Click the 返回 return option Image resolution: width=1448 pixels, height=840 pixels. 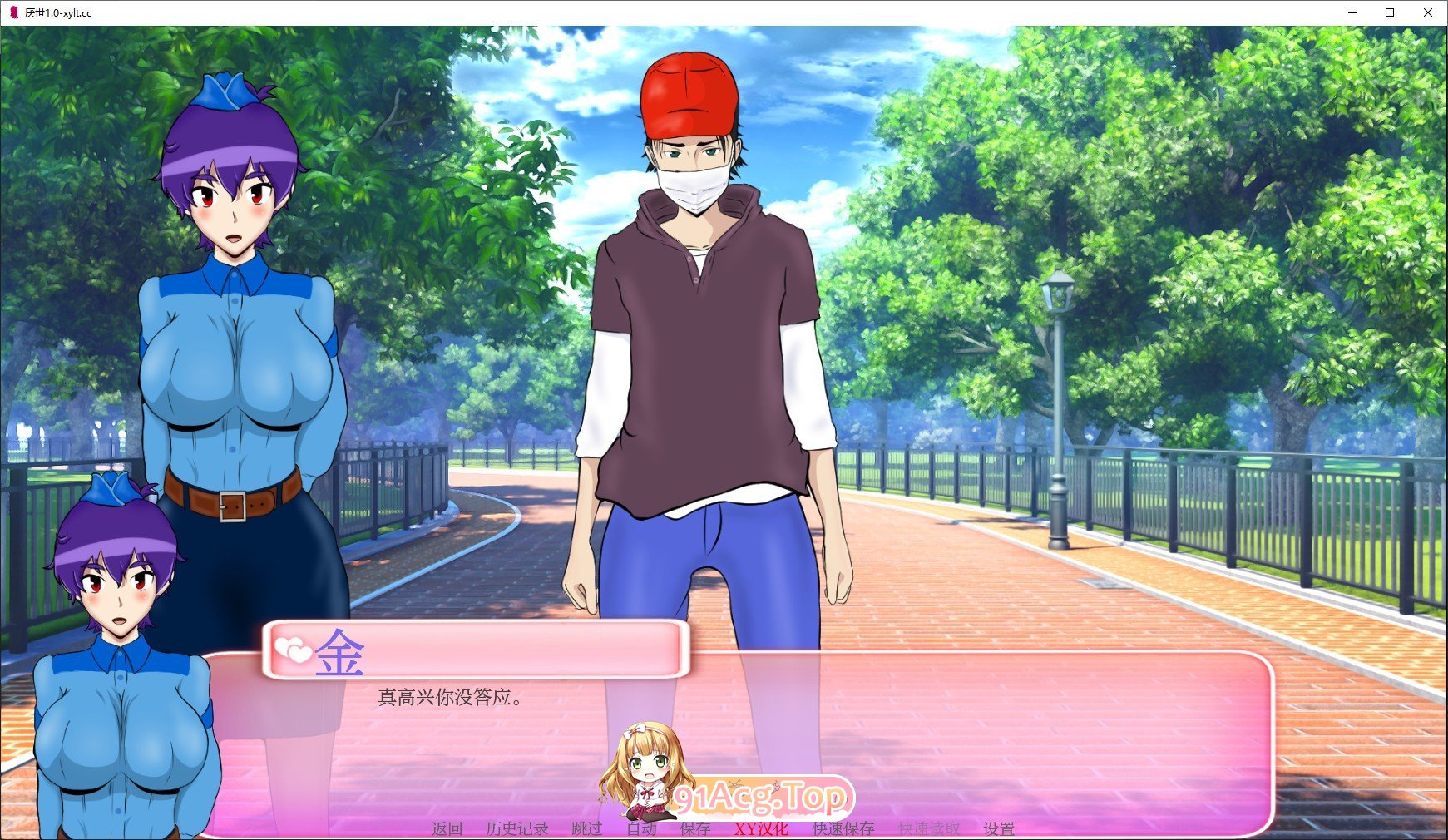point(447,828)
